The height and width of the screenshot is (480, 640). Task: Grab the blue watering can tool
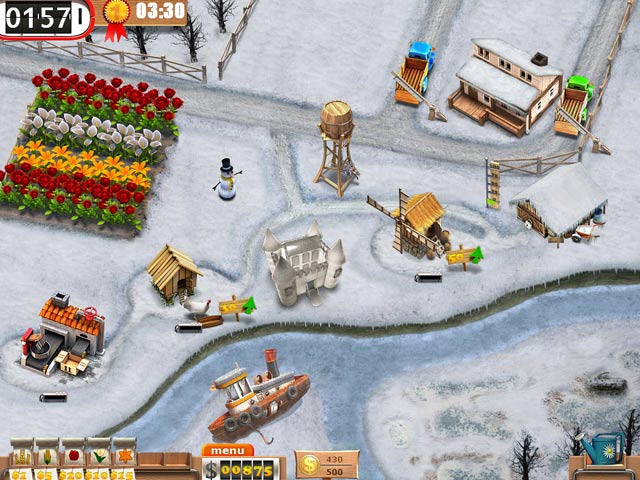[x=602, y=449]
